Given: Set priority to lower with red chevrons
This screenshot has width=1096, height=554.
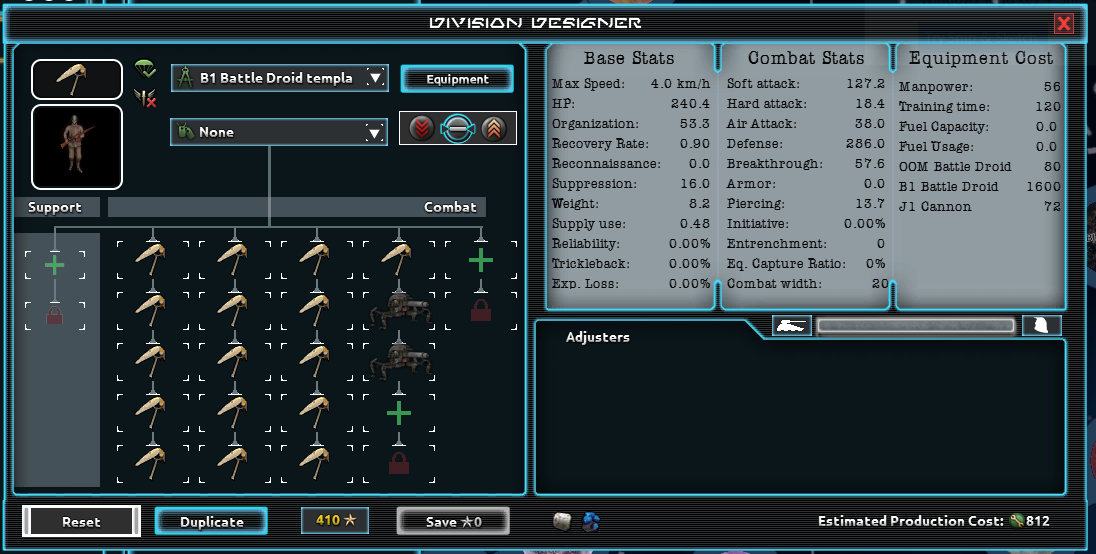Looking at the screenshot, I should [422, 128].
